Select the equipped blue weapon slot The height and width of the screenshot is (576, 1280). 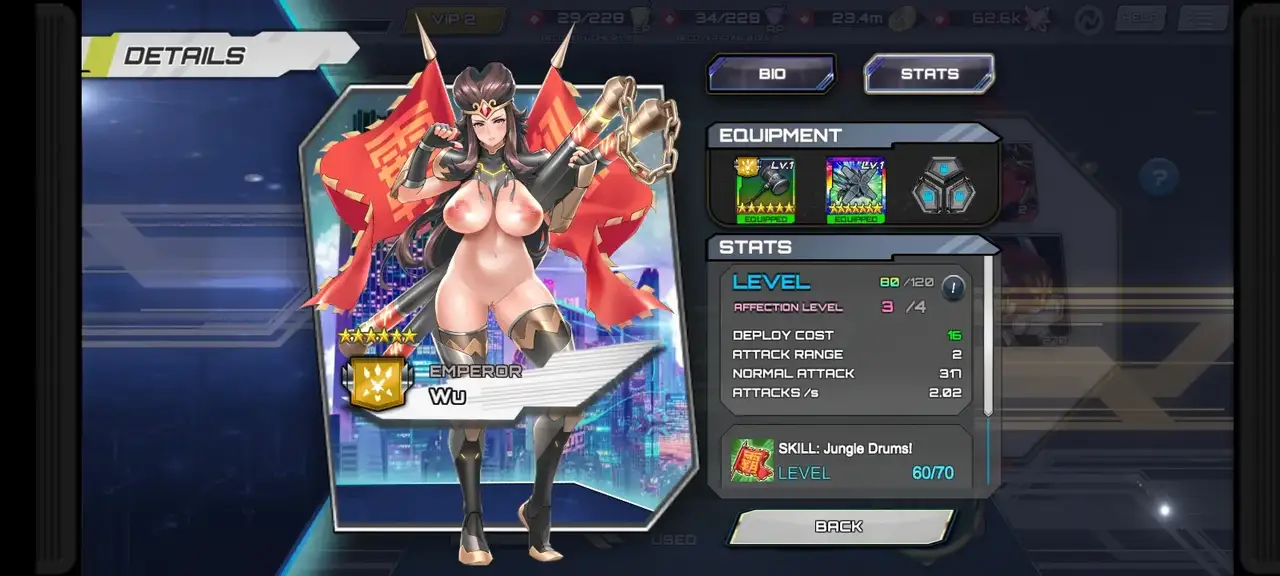856,189
